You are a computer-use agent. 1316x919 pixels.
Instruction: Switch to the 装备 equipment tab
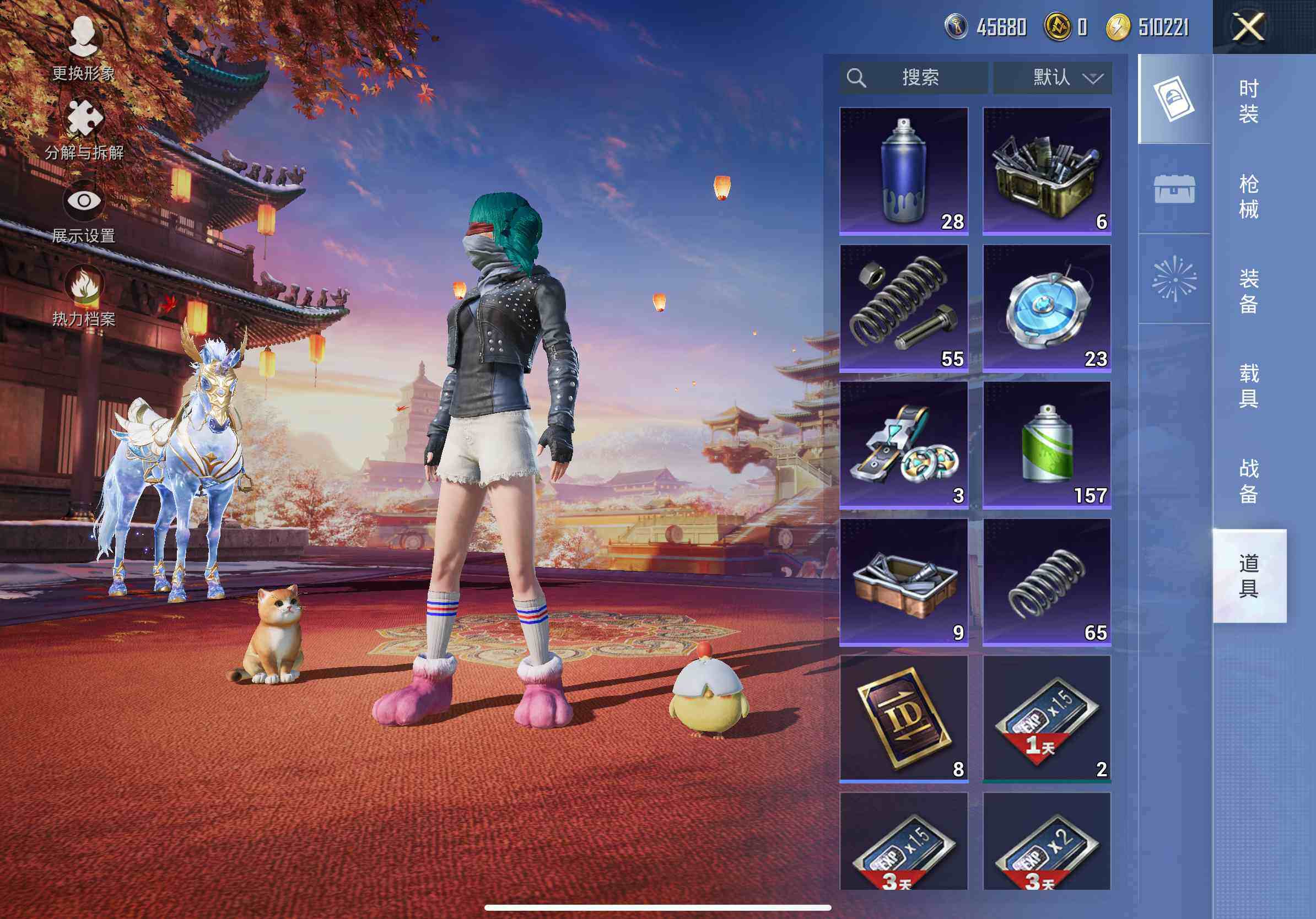pyautogui.click(x=1249, y=291)
